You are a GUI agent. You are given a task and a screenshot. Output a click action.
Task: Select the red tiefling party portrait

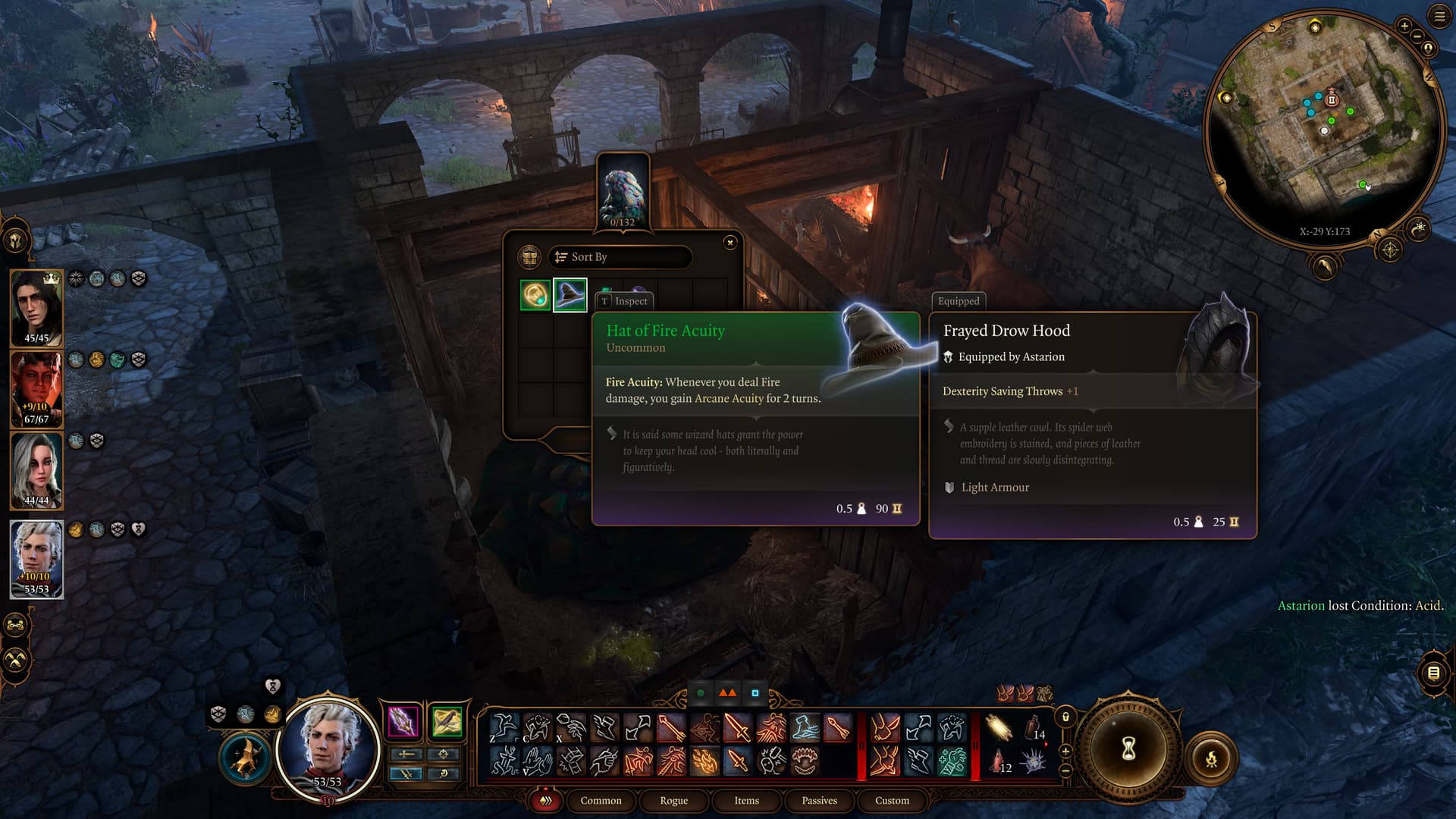(36, 389)
